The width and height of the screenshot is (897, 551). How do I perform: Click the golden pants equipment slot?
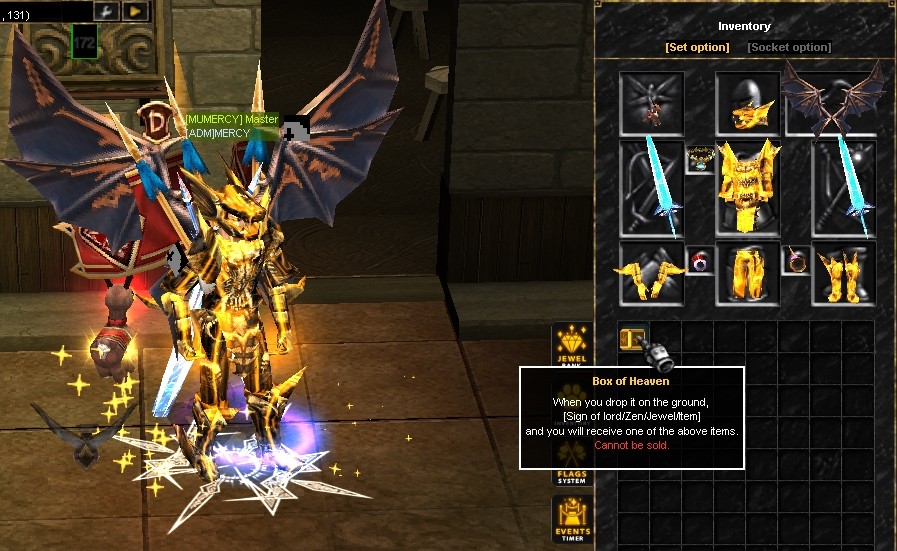click(748, 272)
